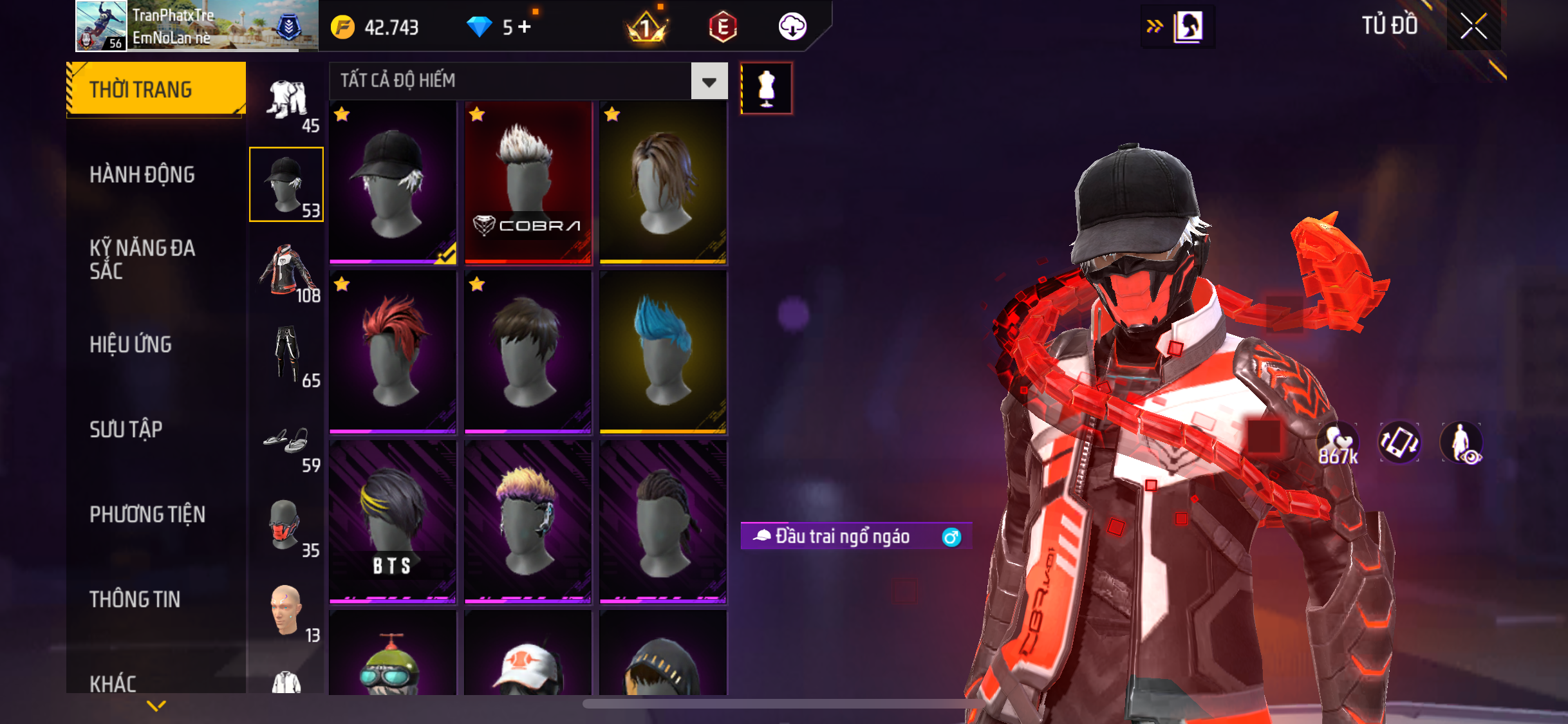Go to Phương Tiện tab

click(x=147, y=514)
